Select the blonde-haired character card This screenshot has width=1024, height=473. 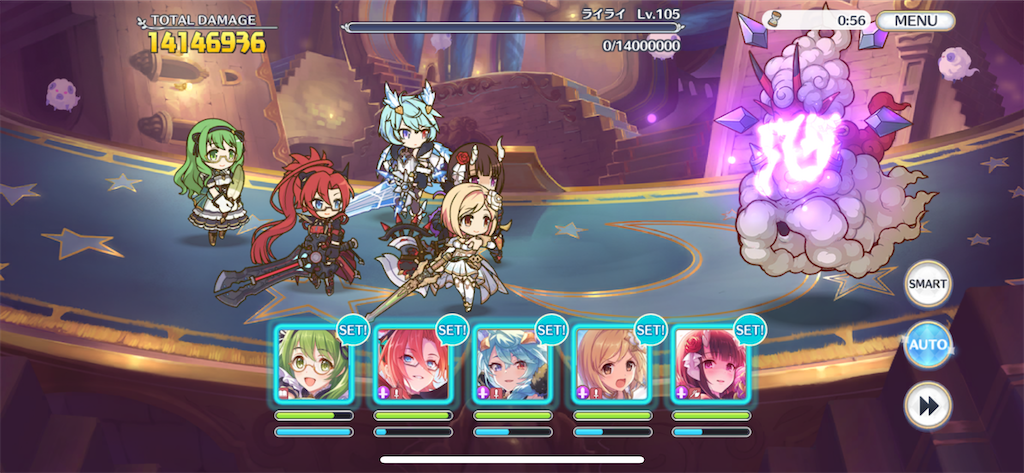tap(611, 364)
